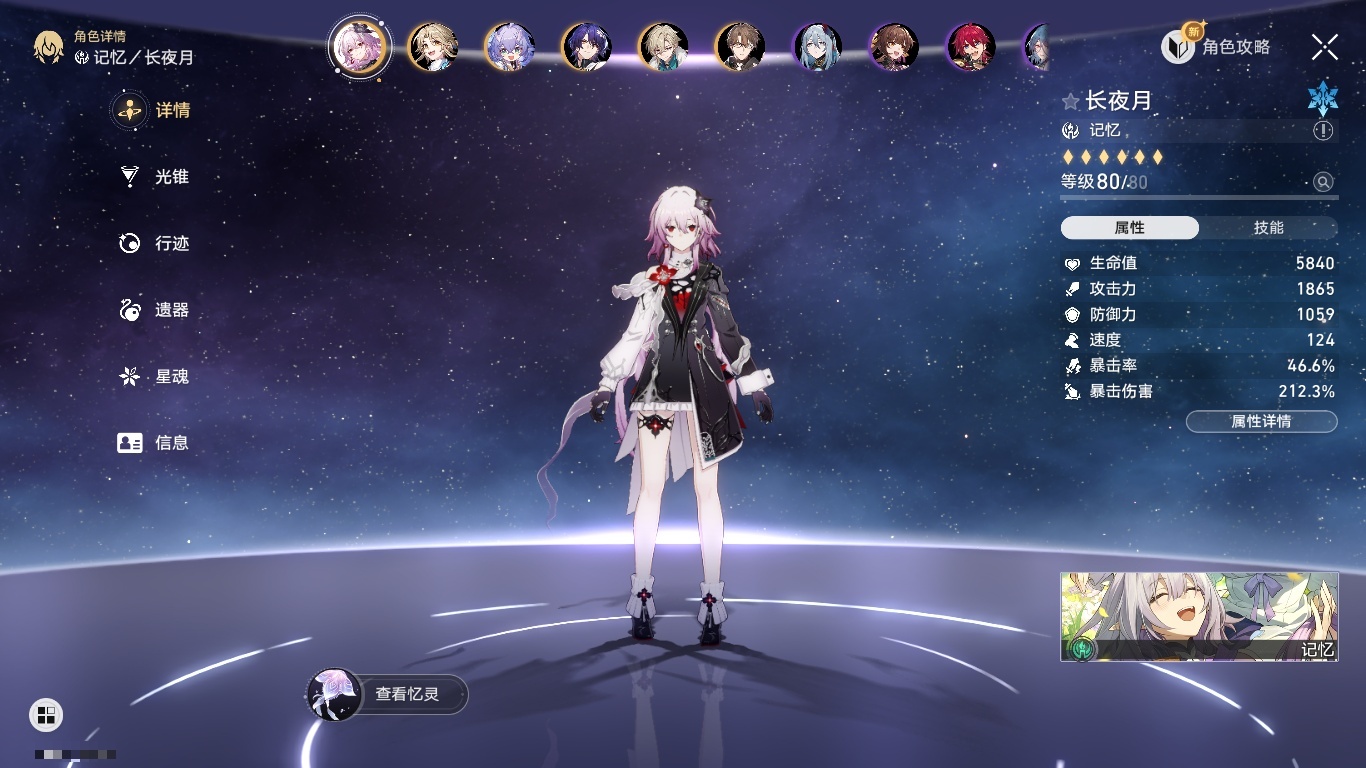The height and width of the screenshot is (768, 1366).
Task: Click the exclamation info icon beside 记忆
Action: [1323, 131]
